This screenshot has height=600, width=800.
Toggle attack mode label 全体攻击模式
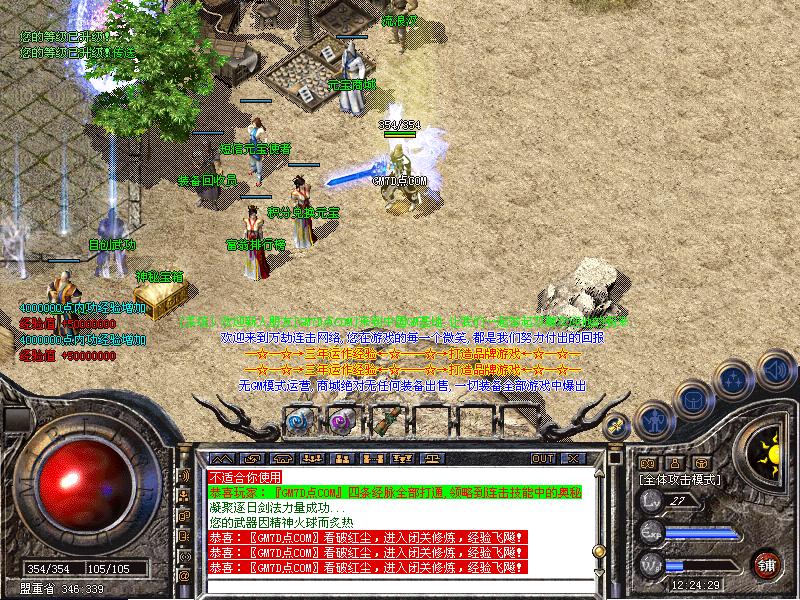coord(678,480)
